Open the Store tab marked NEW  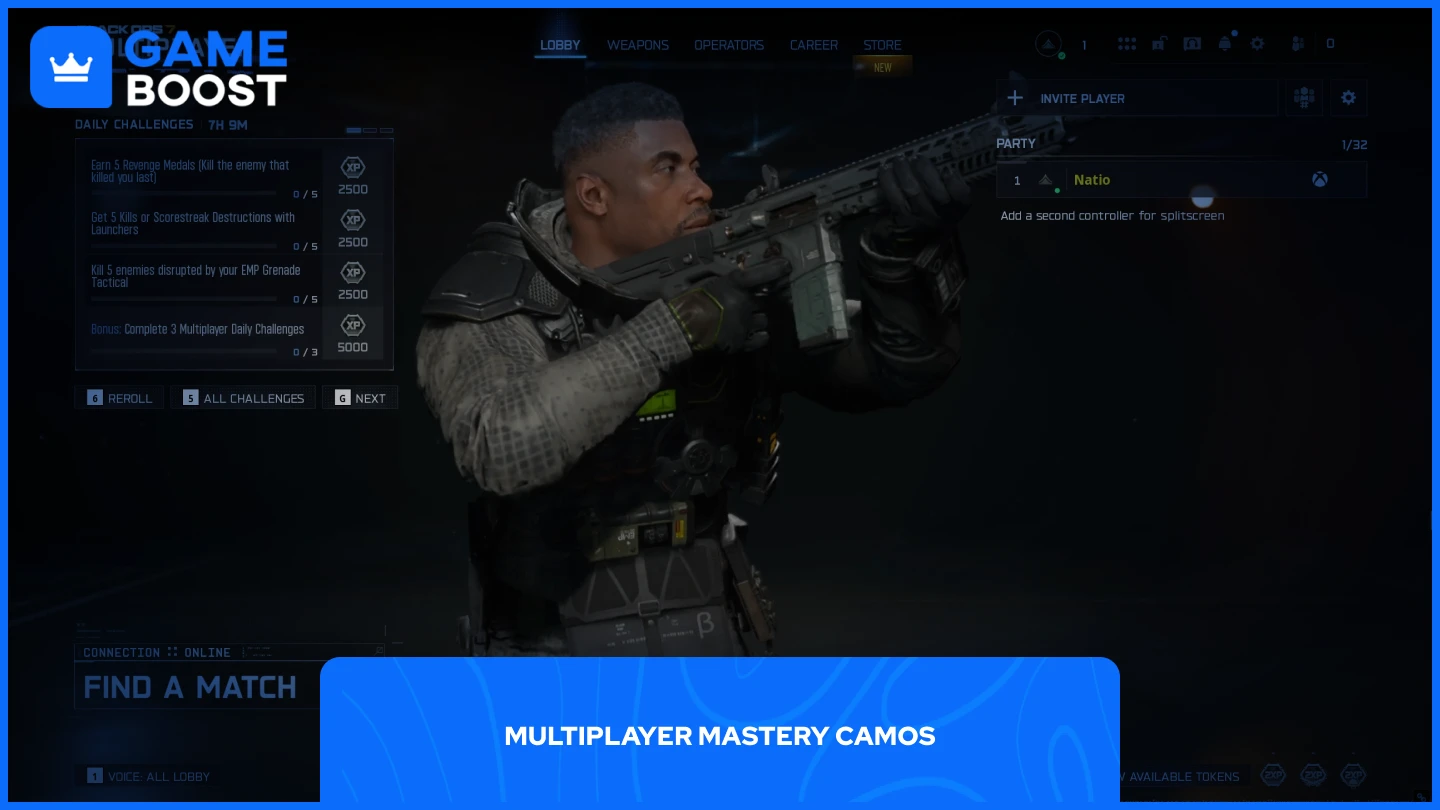882,45
